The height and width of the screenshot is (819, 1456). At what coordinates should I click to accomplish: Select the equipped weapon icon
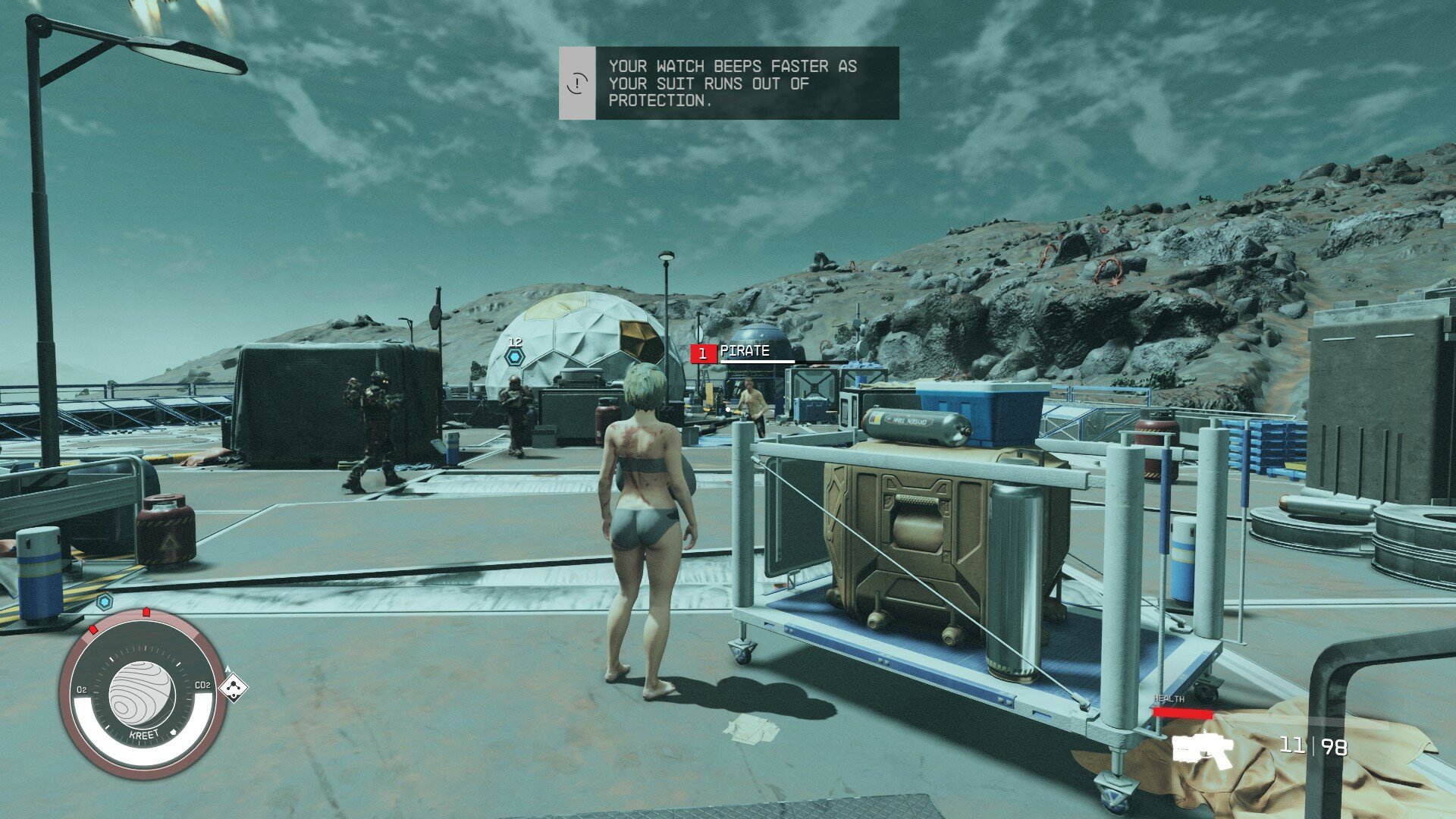(x=1203, y=750)
